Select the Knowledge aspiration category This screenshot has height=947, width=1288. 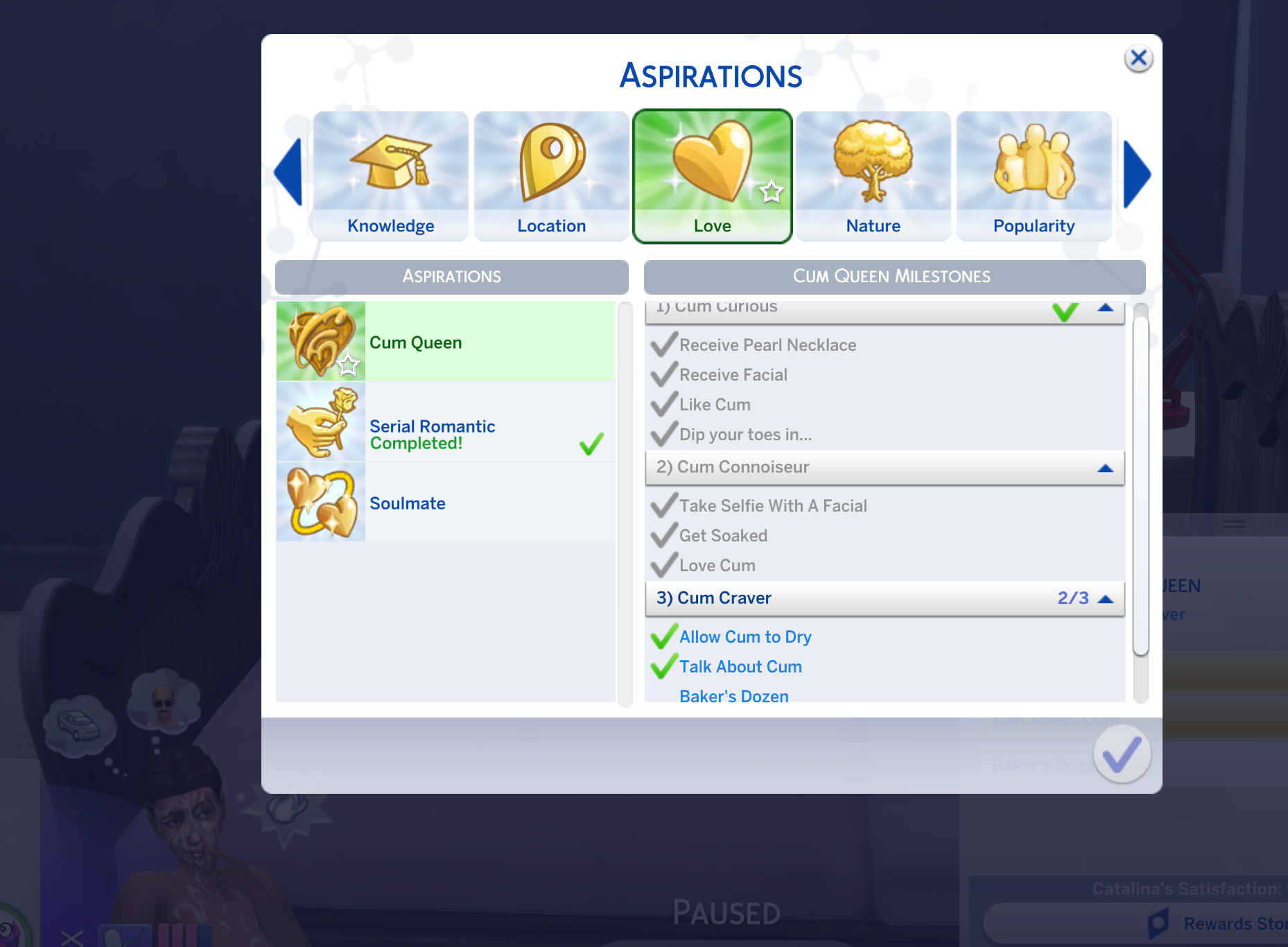390,175
